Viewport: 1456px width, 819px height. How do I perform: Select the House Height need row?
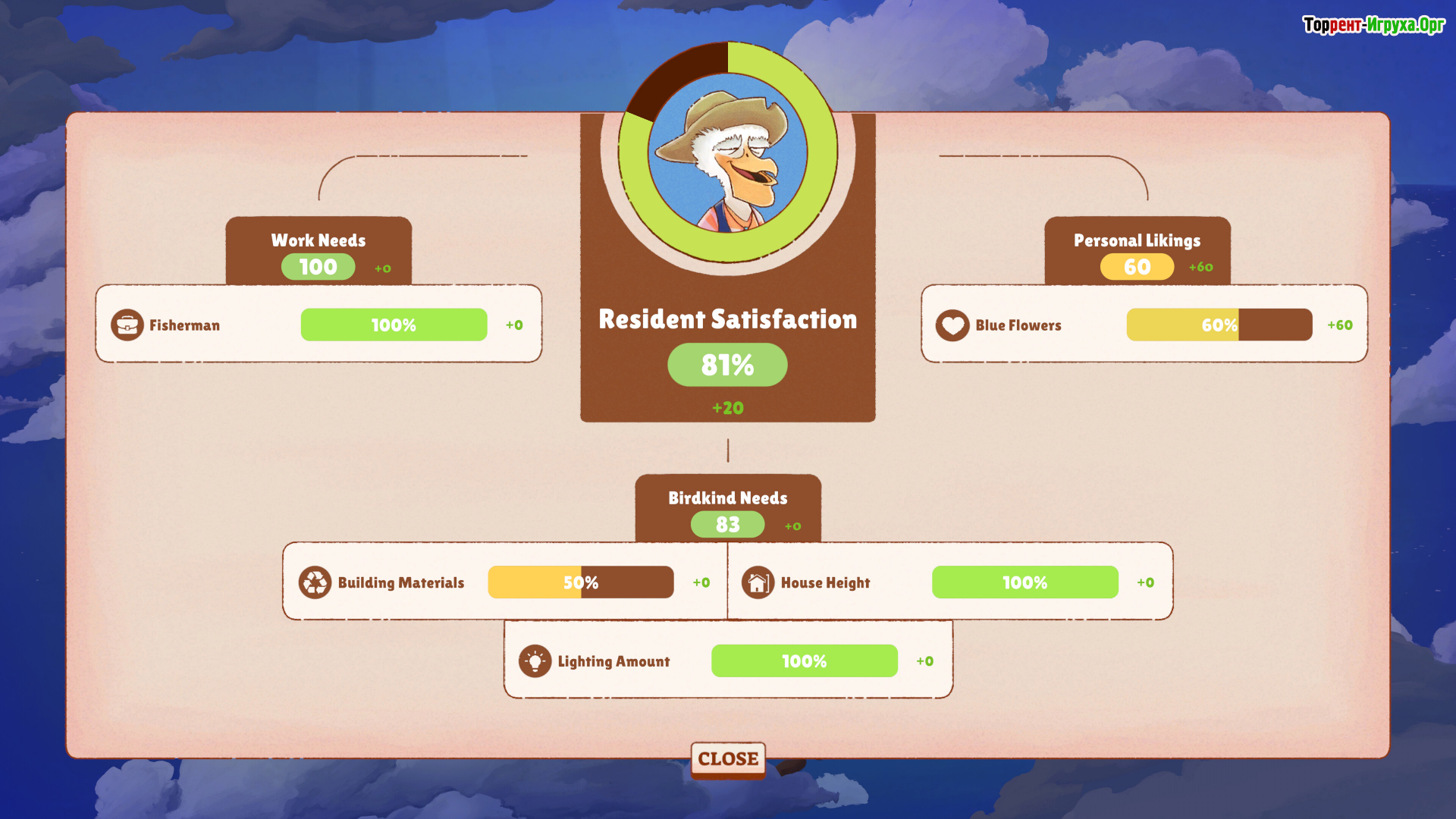click(x=949, y=582)
